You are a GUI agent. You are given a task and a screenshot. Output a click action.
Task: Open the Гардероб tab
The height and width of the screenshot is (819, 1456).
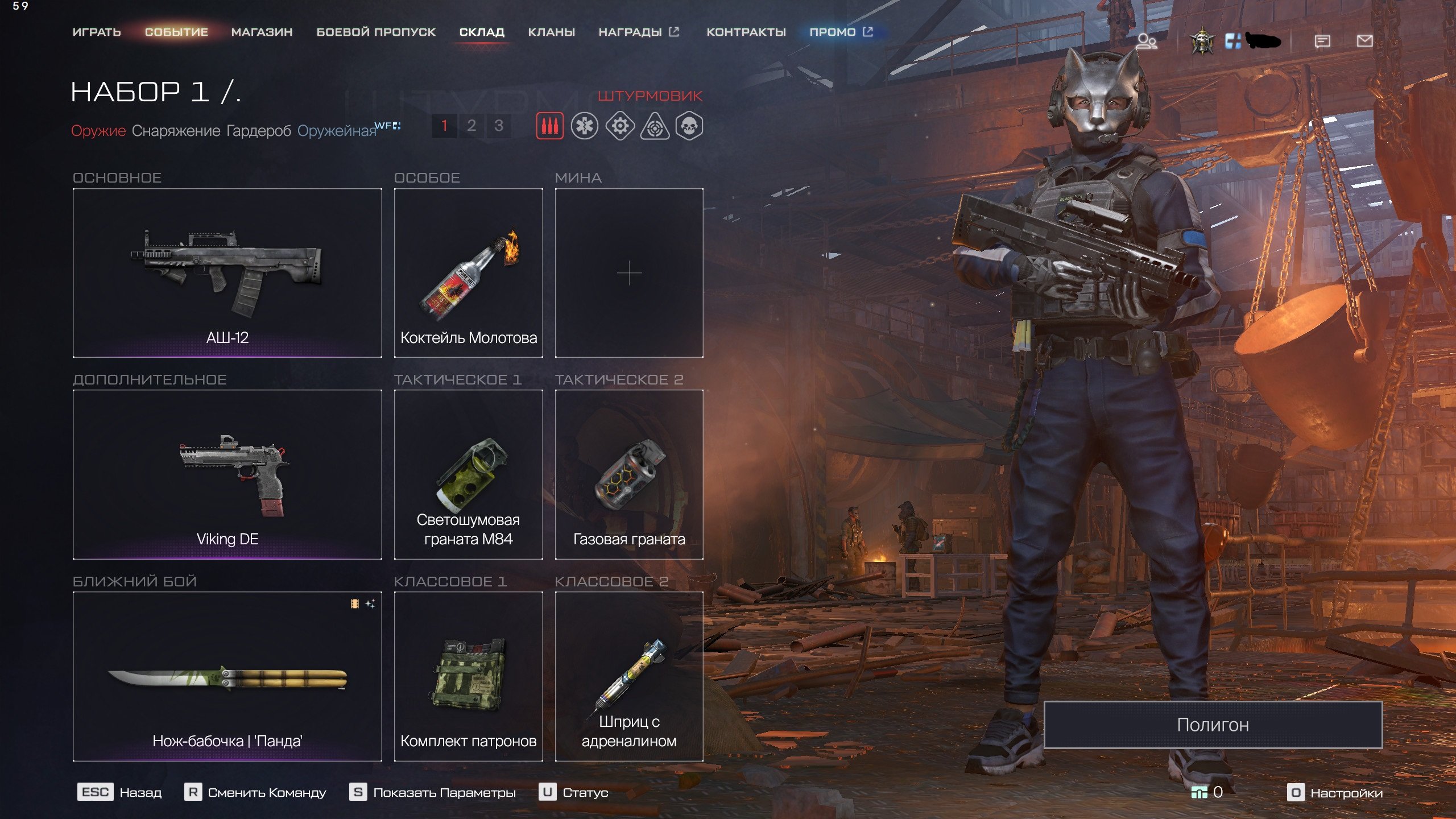click(259, 131)
